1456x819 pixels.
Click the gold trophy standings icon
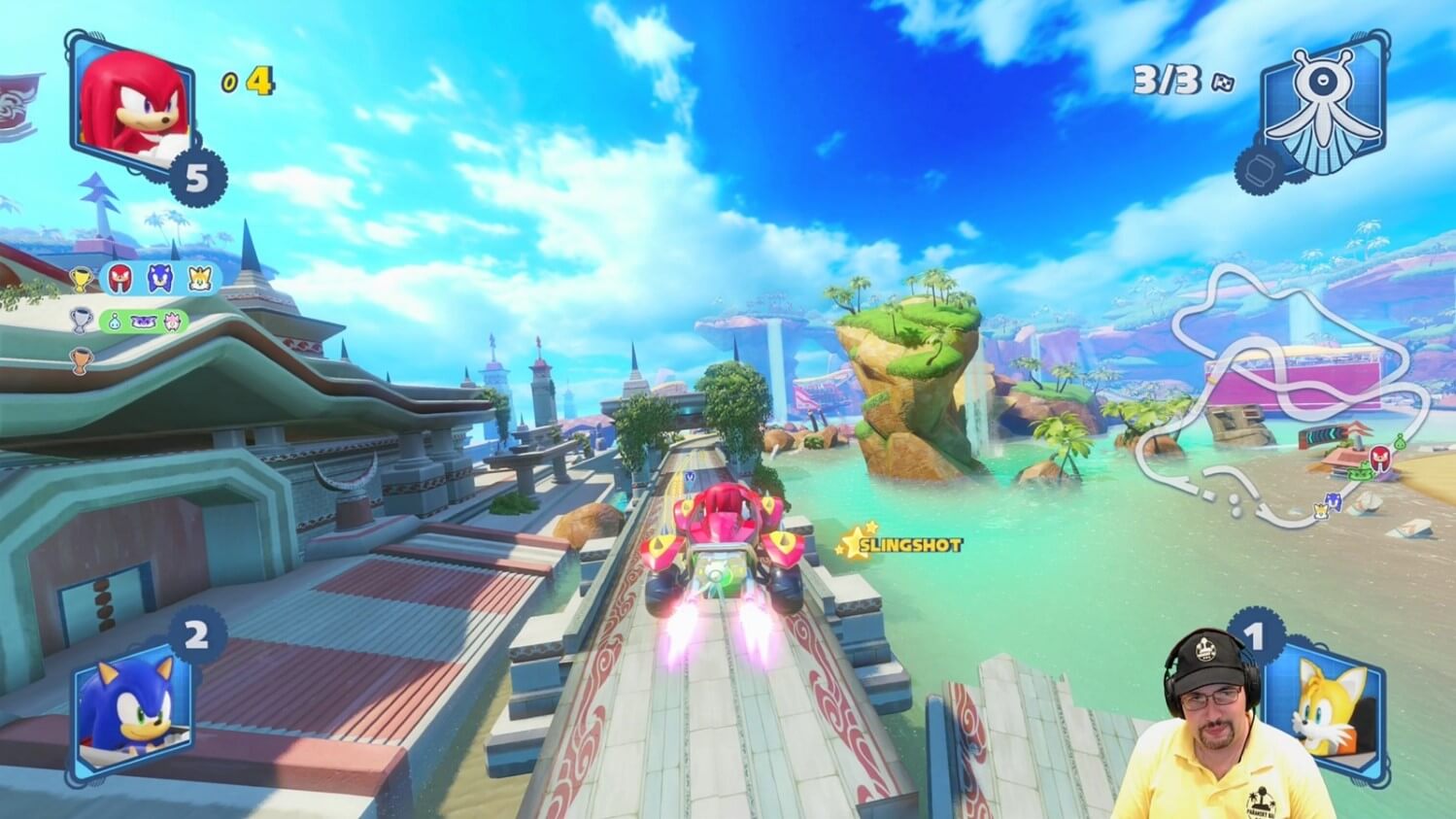click(x=82, y=280)
